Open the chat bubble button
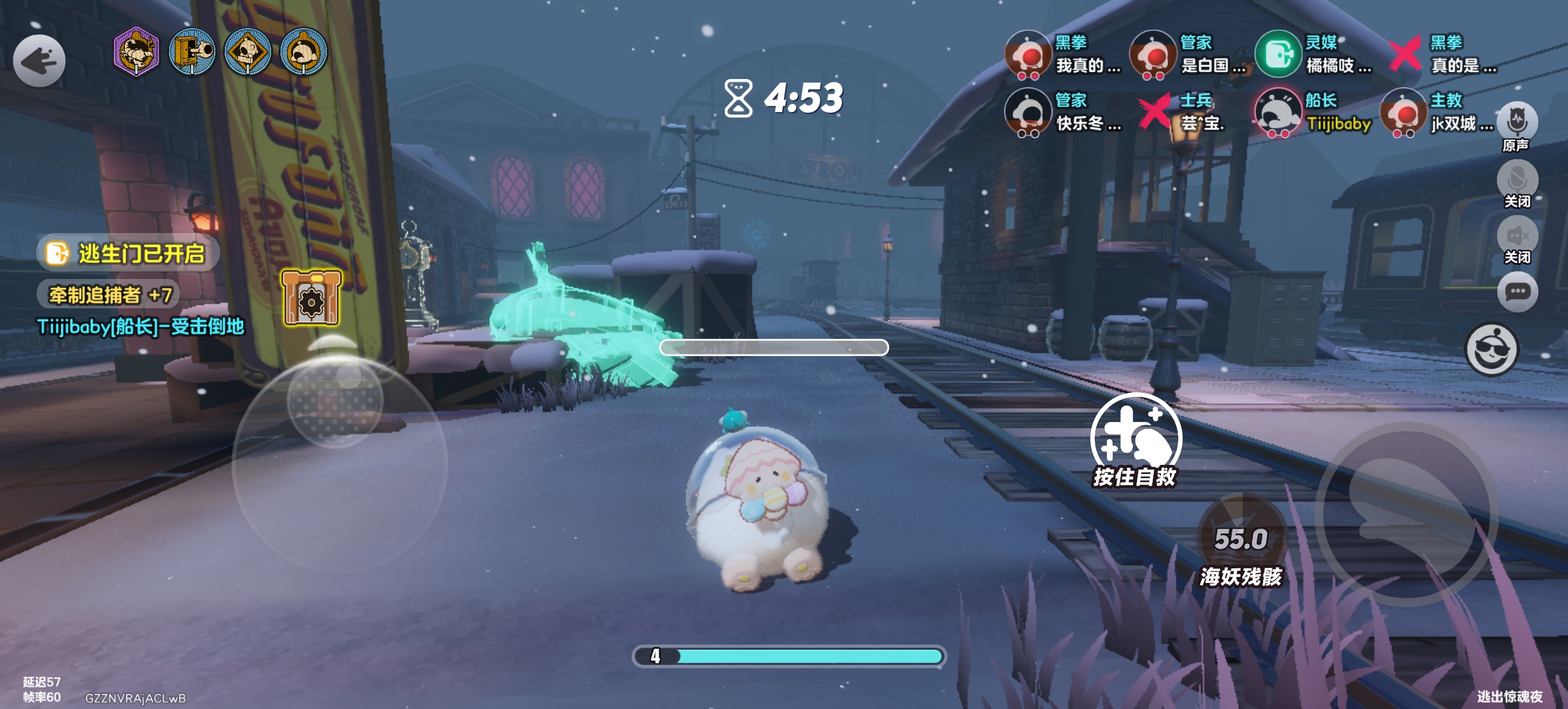This screenshot has height=709, width=1568. click(x=1517, y=292)
